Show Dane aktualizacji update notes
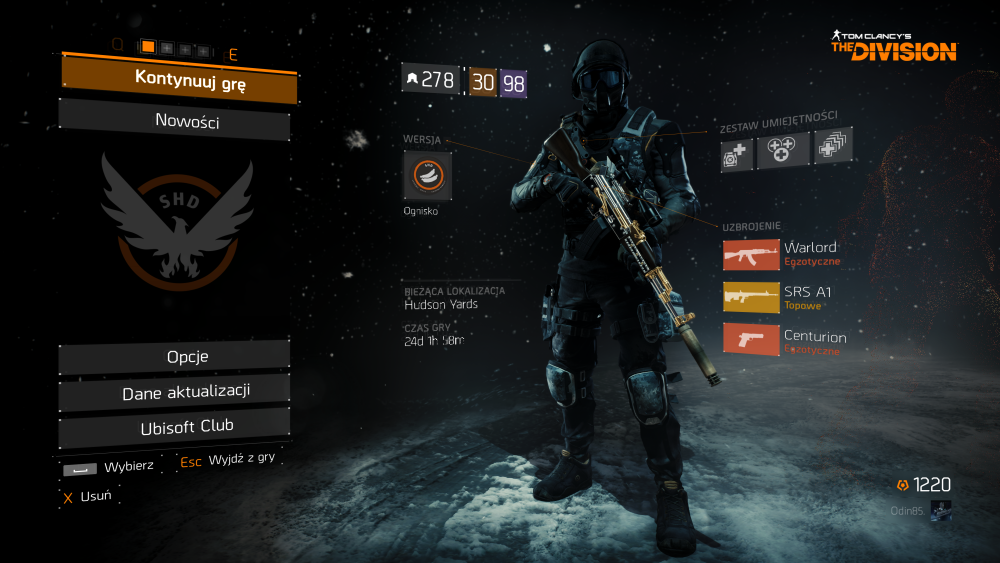 (175, 392)
